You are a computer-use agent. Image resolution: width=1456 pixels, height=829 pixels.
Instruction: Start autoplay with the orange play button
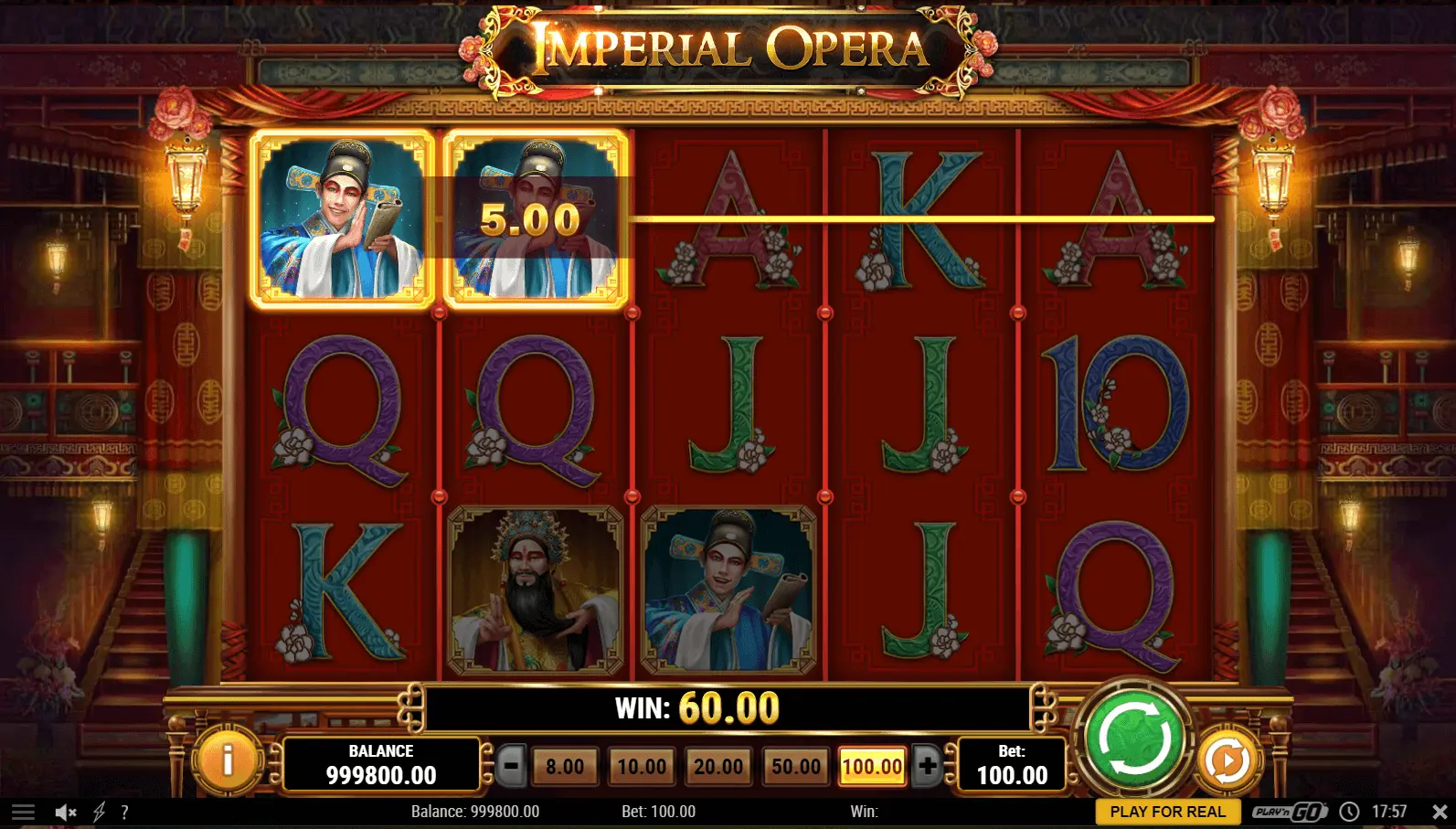1227,760
